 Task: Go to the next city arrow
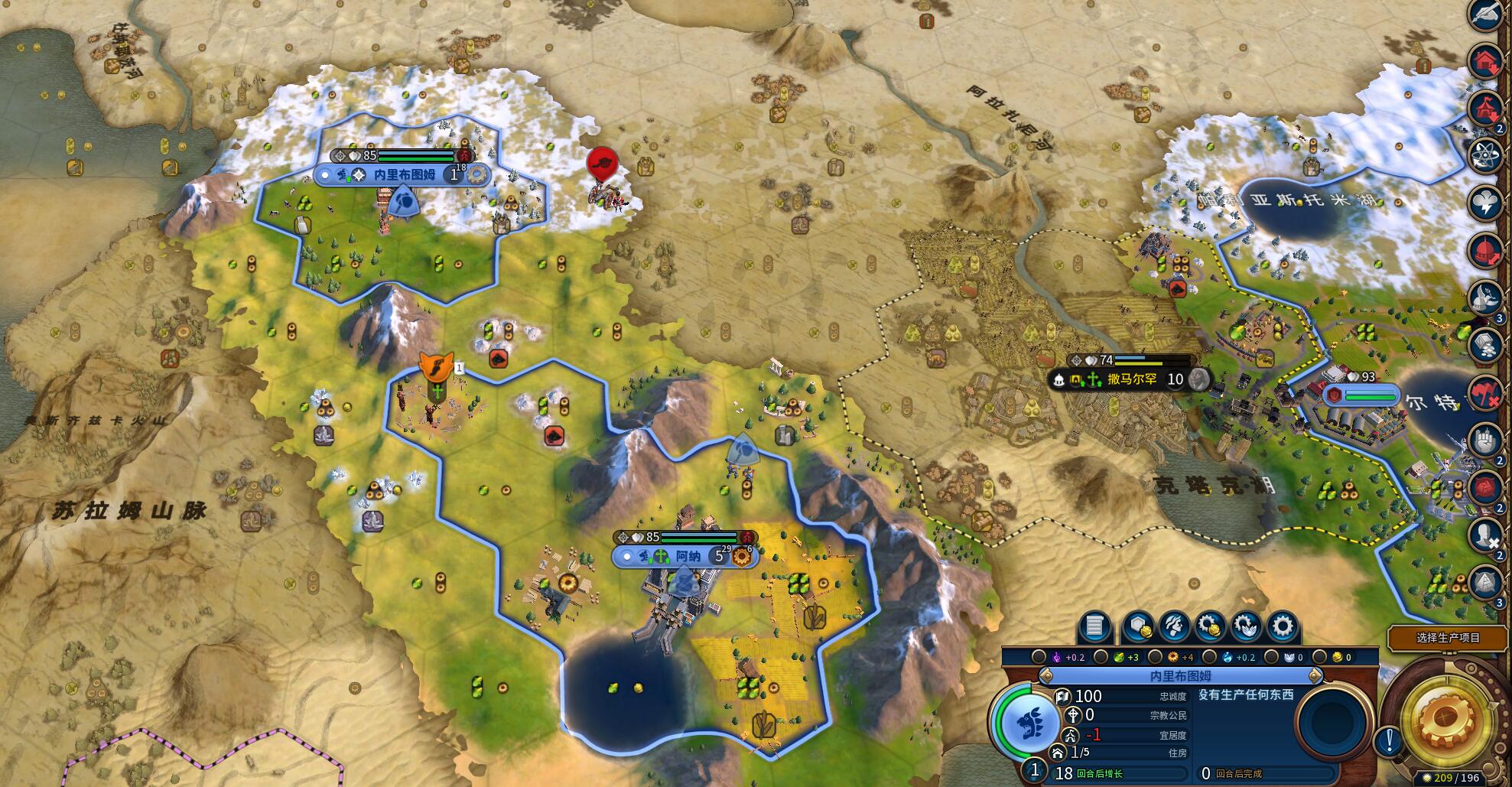click(x=1315, y=676)
